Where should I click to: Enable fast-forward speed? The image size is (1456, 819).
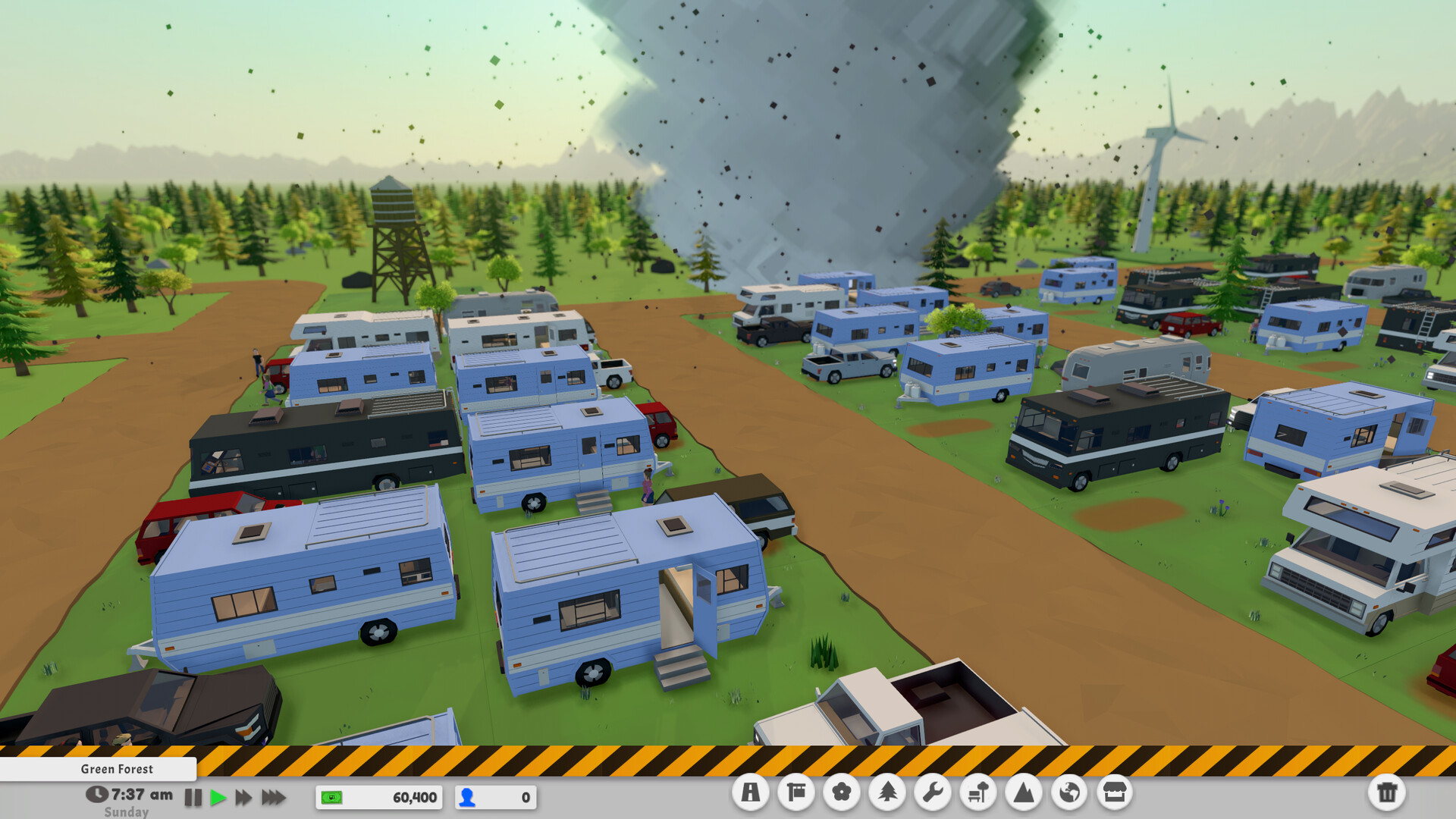point(243,797)
